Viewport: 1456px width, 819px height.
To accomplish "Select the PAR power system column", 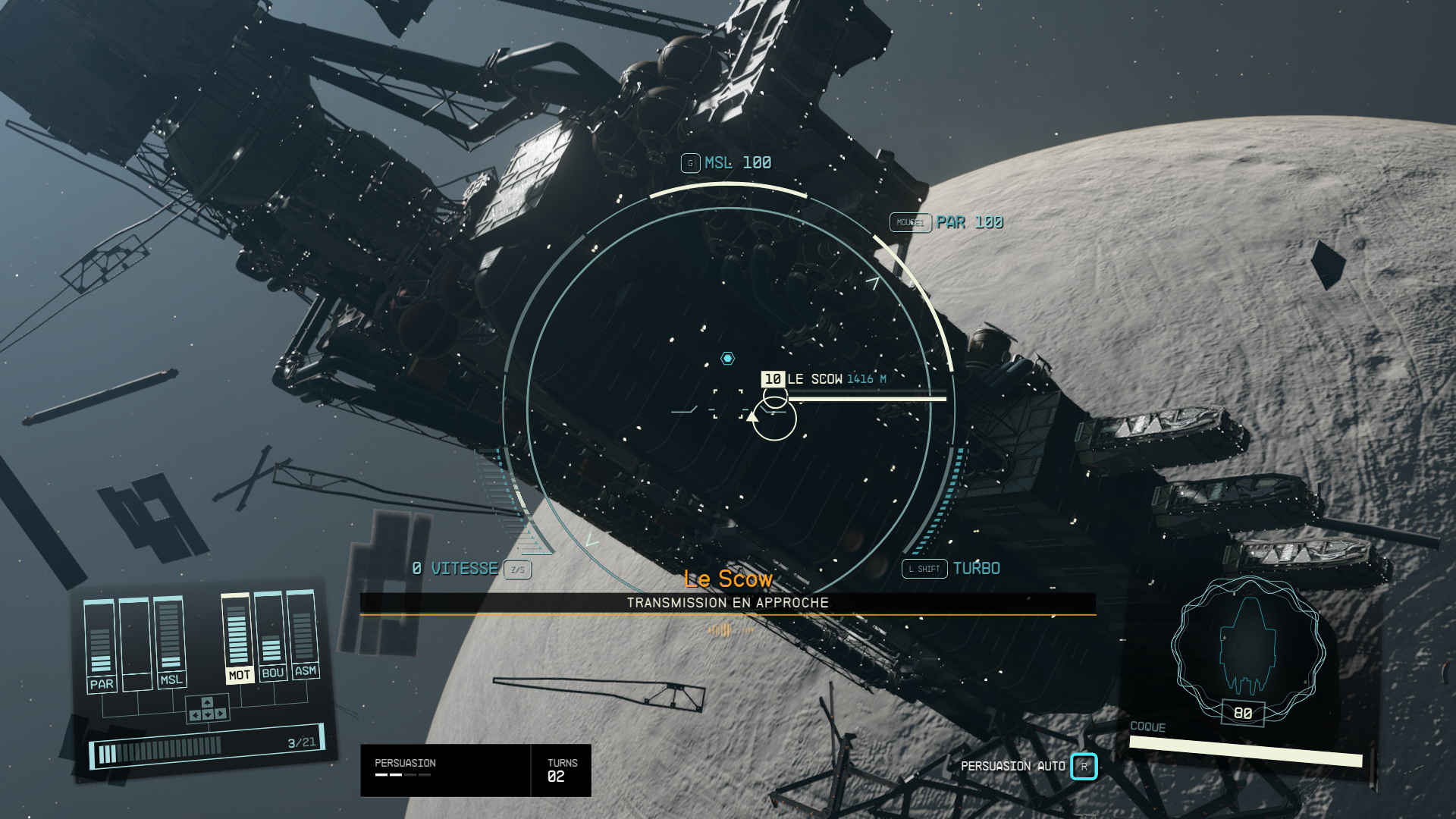I will click(101, 645).
